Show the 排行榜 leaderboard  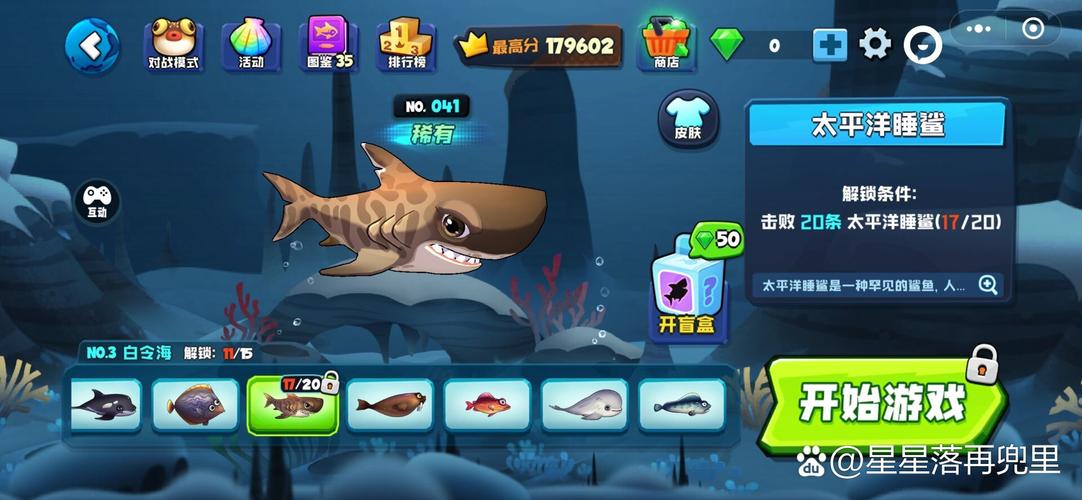[x=406, y=45]
